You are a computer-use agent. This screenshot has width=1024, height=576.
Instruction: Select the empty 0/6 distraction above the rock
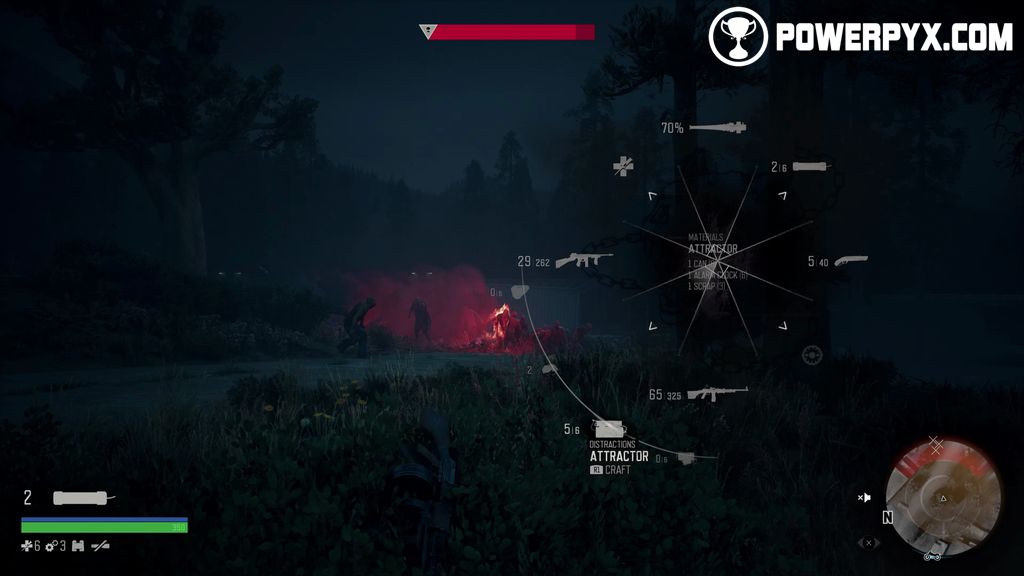519,292
